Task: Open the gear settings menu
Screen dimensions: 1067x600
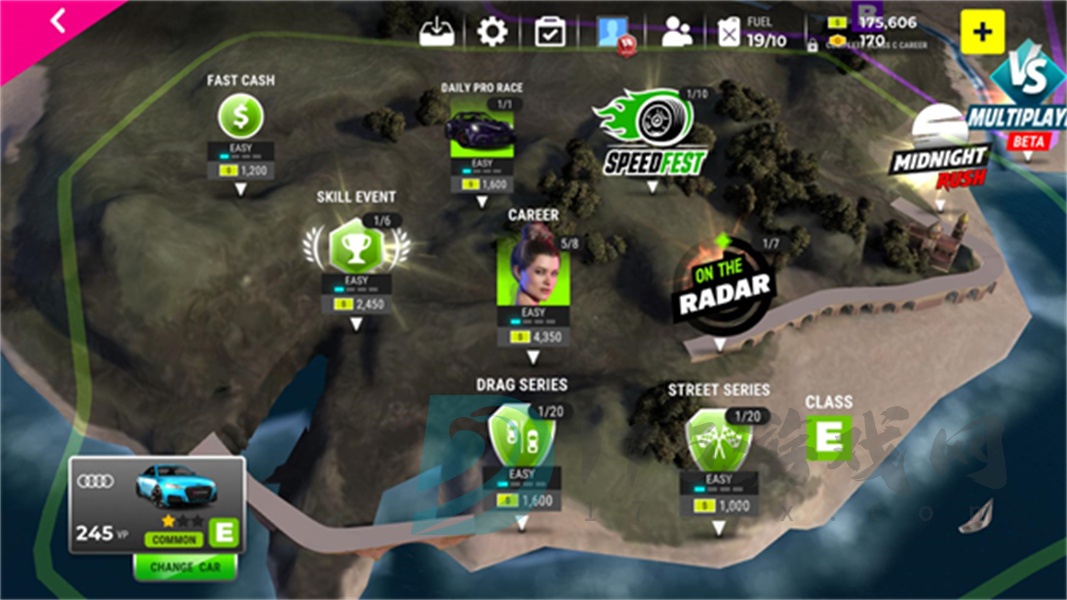Action: click(492, 32)
